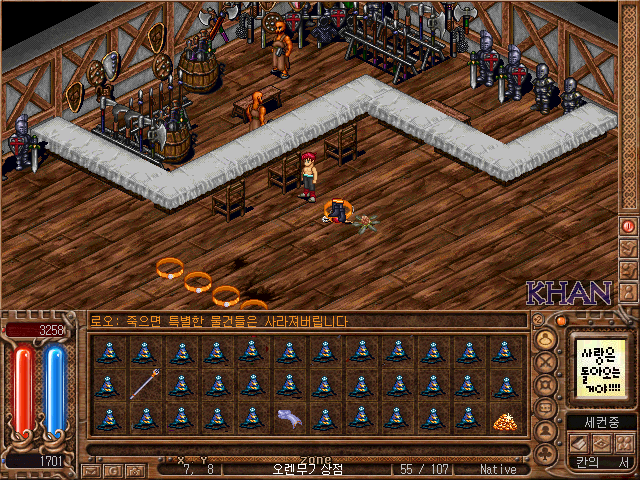Screen dimensions: 640x480
Task: Pick the purple item in the inventory
Action: (289, 419)
